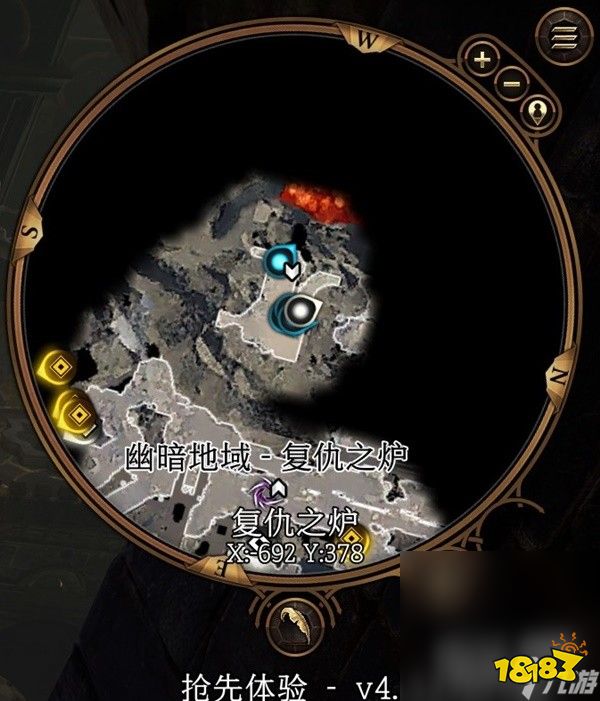The width and height of the screenshot is (600, 701).
Task: Center the map on the player pin button
Action: click(540, 109)
